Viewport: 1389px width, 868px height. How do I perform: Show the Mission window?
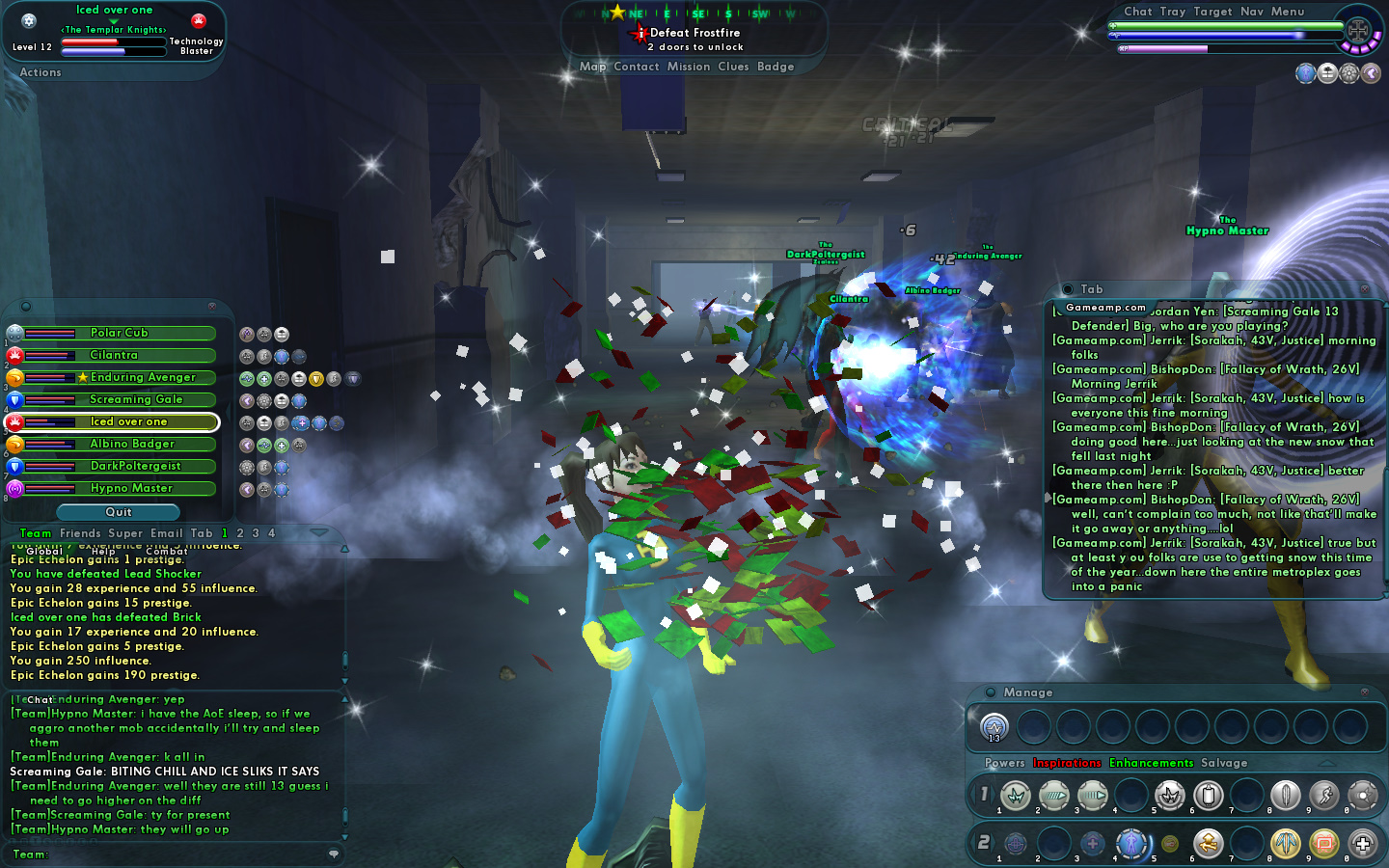688,67
